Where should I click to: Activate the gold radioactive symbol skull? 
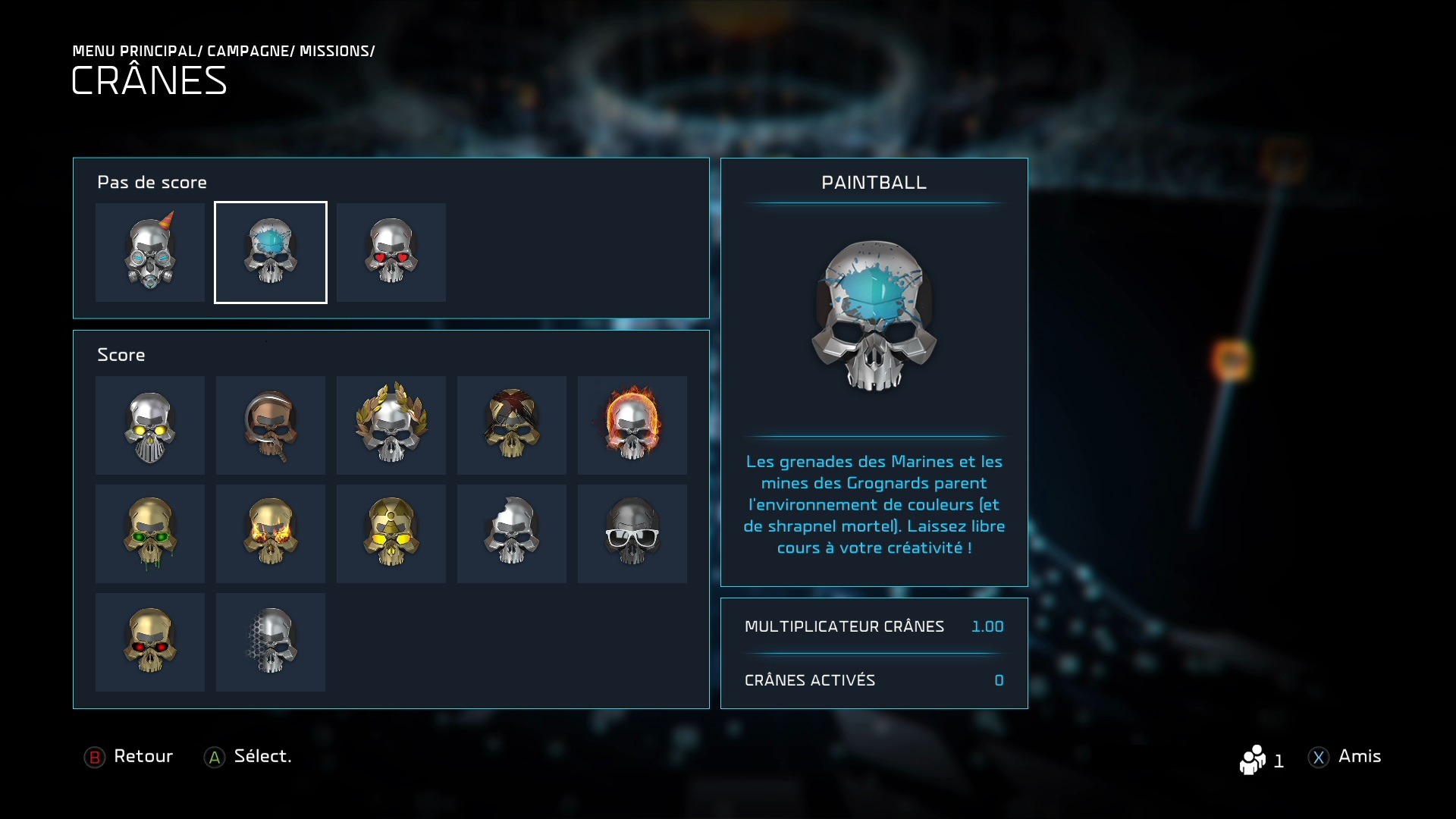[391, 534]
